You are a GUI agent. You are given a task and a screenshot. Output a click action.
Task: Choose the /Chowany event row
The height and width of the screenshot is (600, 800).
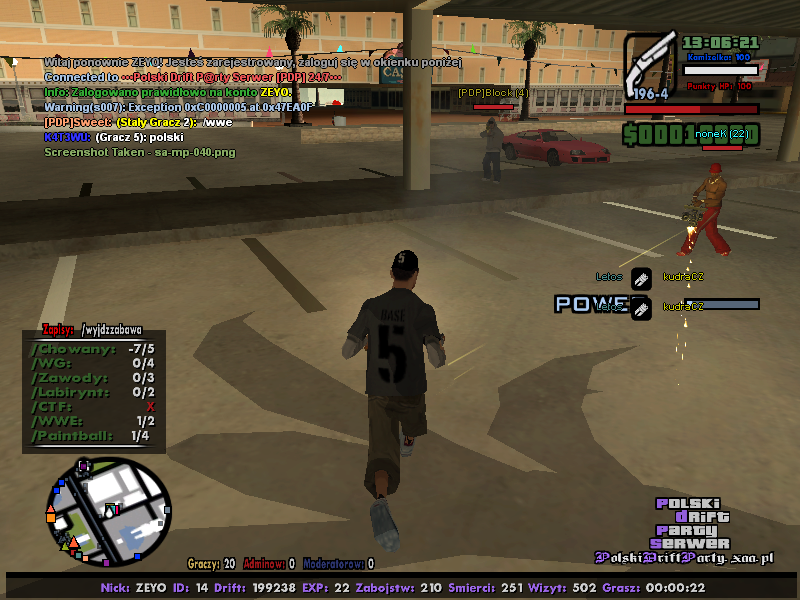(x=93, y=349)
